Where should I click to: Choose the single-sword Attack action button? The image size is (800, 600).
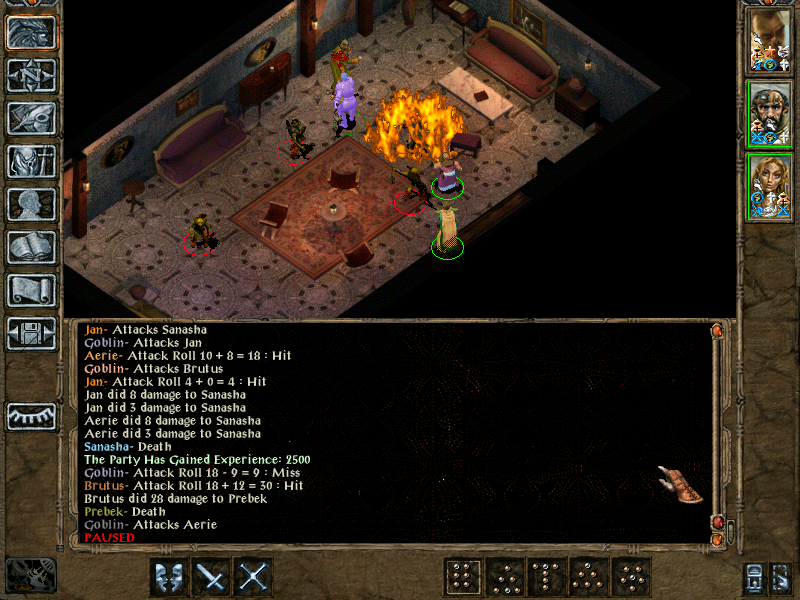click(x=212, y=577)
